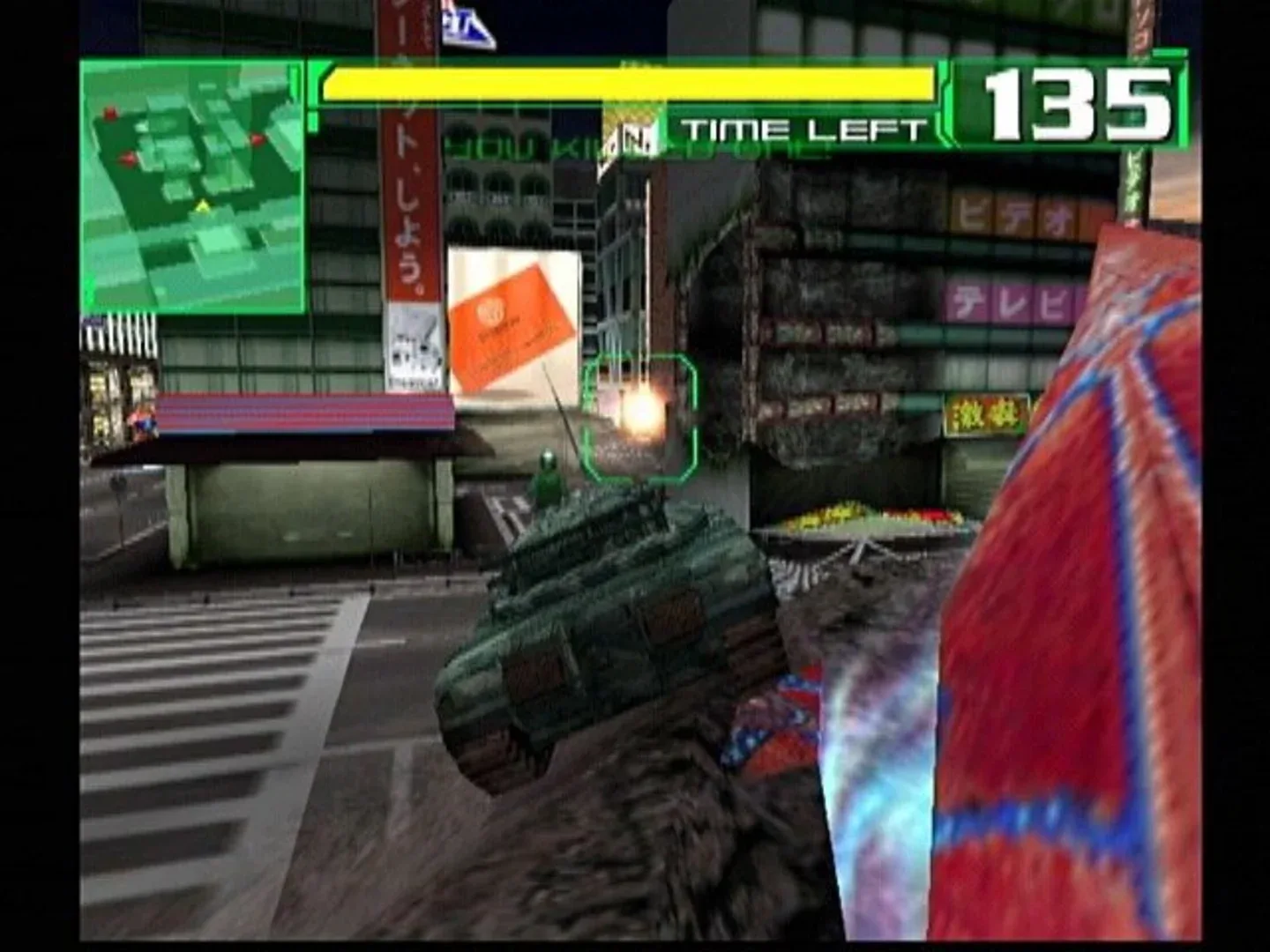
Task: Click the TIME LEFT label text
Action: tap(799, 126)
